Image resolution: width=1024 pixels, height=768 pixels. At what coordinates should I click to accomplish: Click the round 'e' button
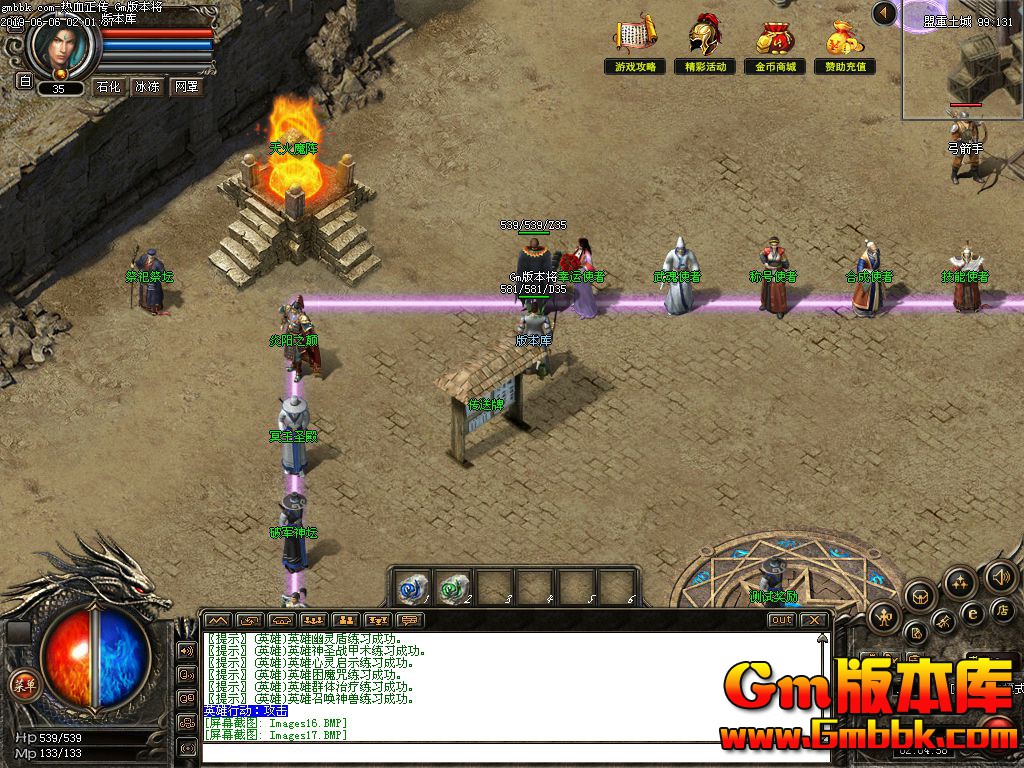click(971, 613)
